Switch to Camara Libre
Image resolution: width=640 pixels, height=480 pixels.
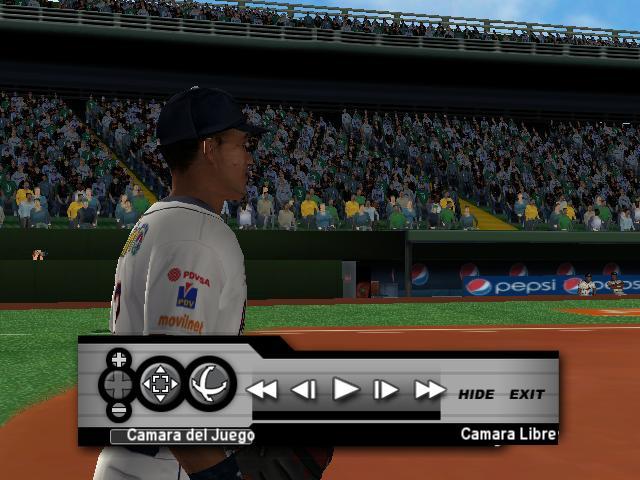point(507,434)
